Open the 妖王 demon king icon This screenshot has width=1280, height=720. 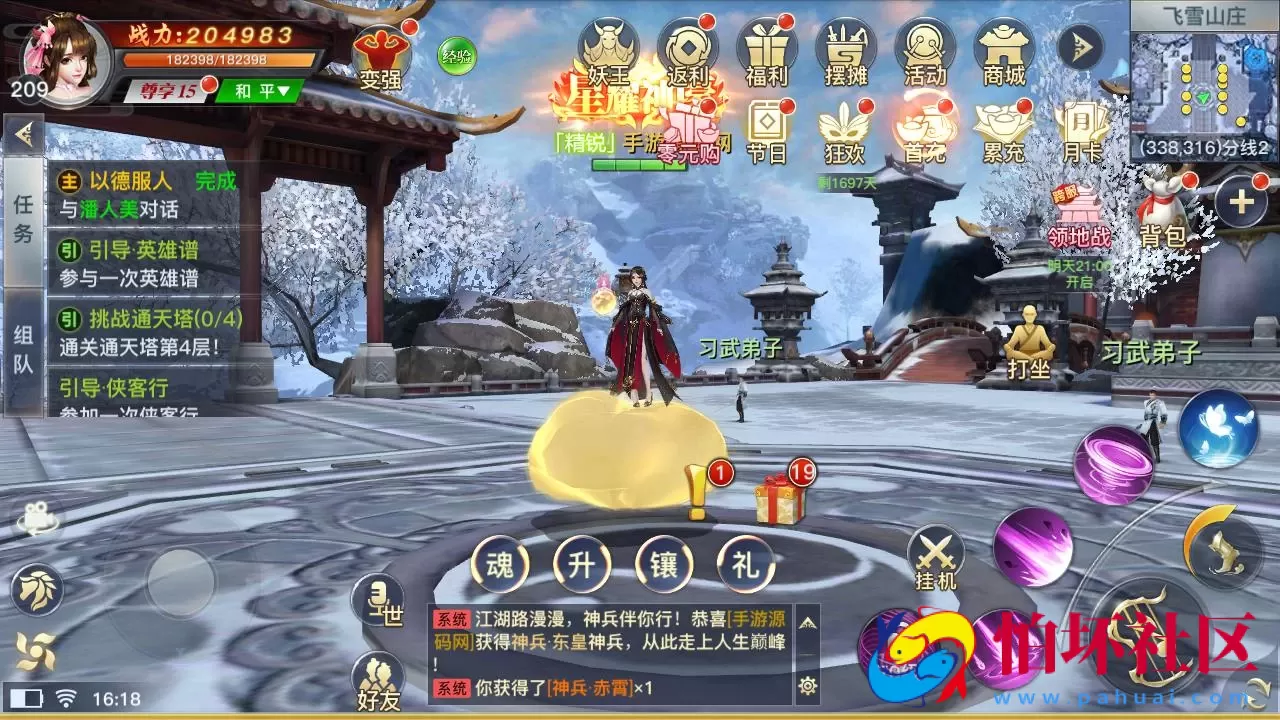click(611, 45)
